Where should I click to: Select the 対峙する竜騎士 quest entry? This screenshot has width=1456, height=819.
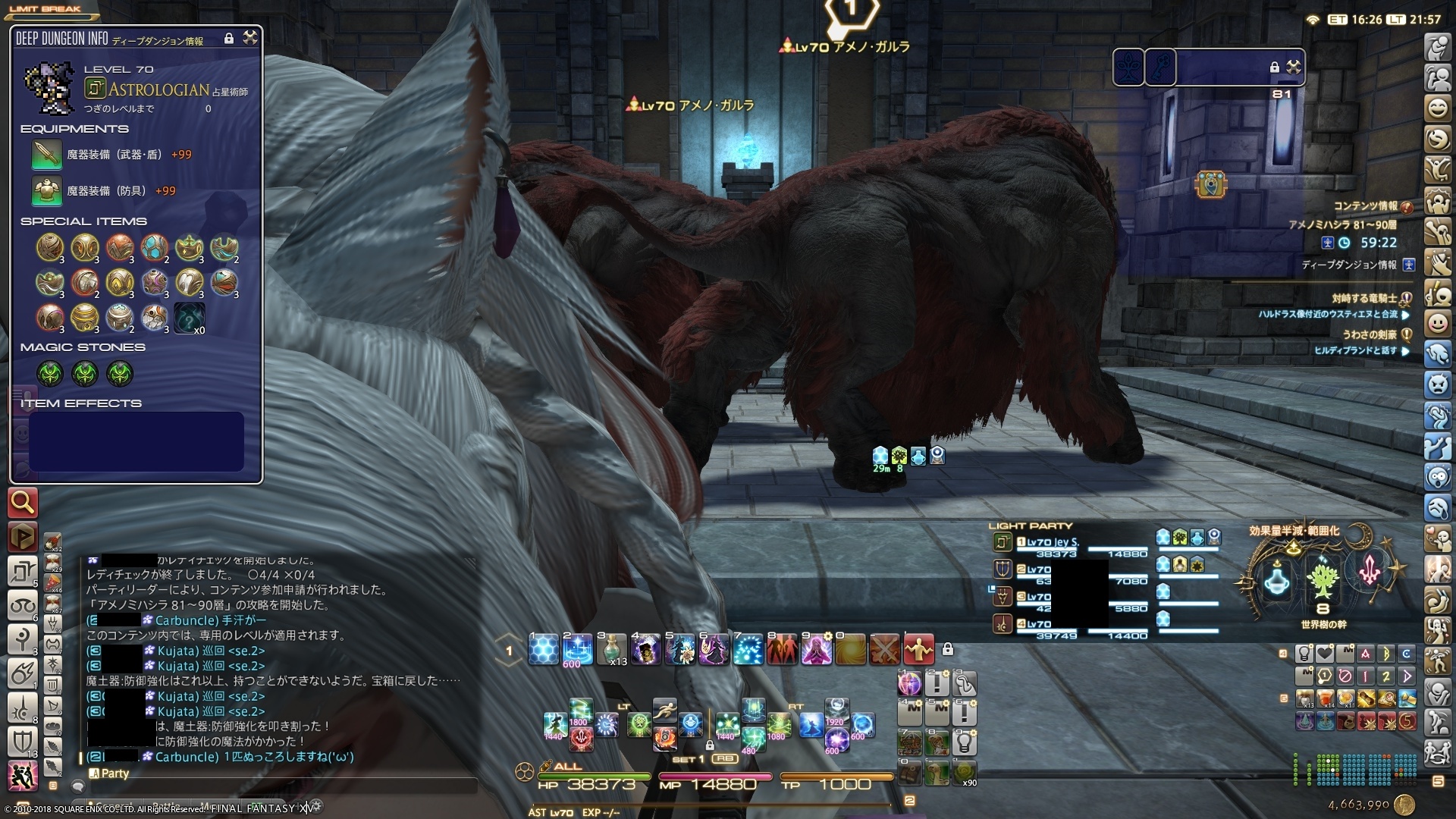1364,299
